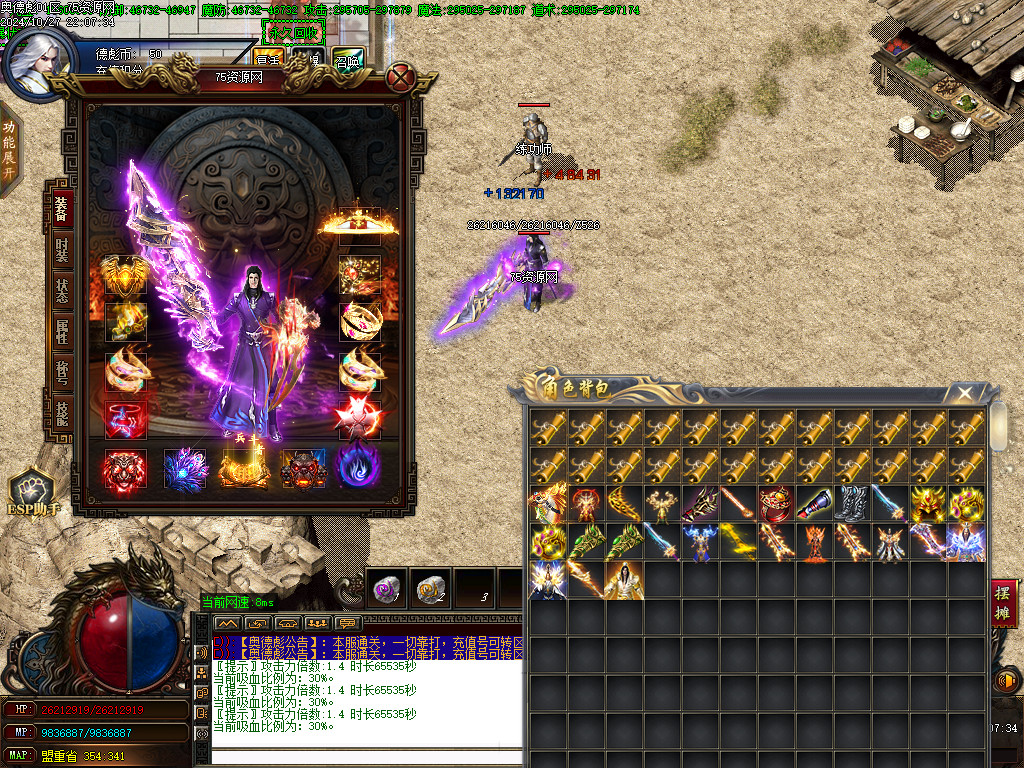The width and height of the screenshot is (1024, 768).
Task: Open the 技能 skills tab
Action: [x=61, y=412]
